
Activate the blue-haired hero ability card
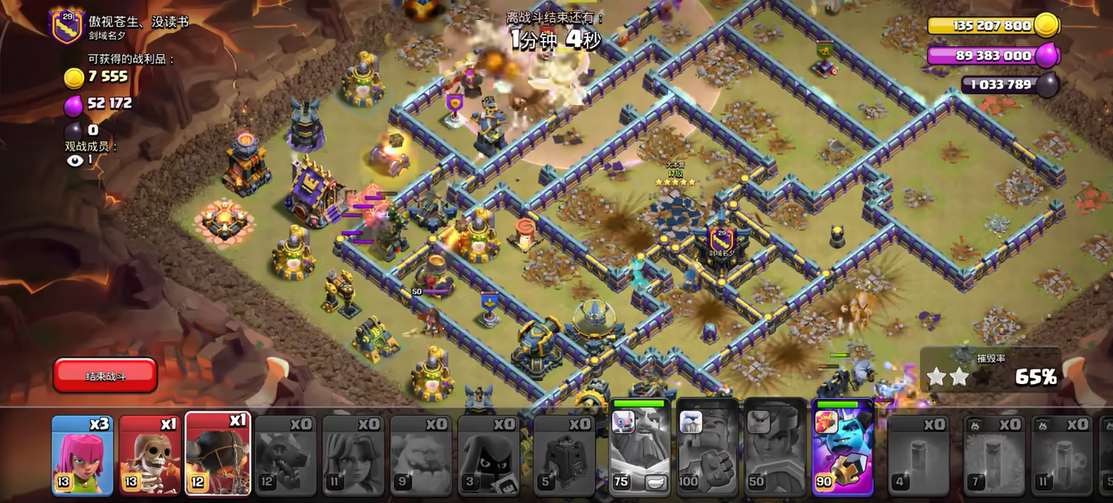click(x=843, y=447)
